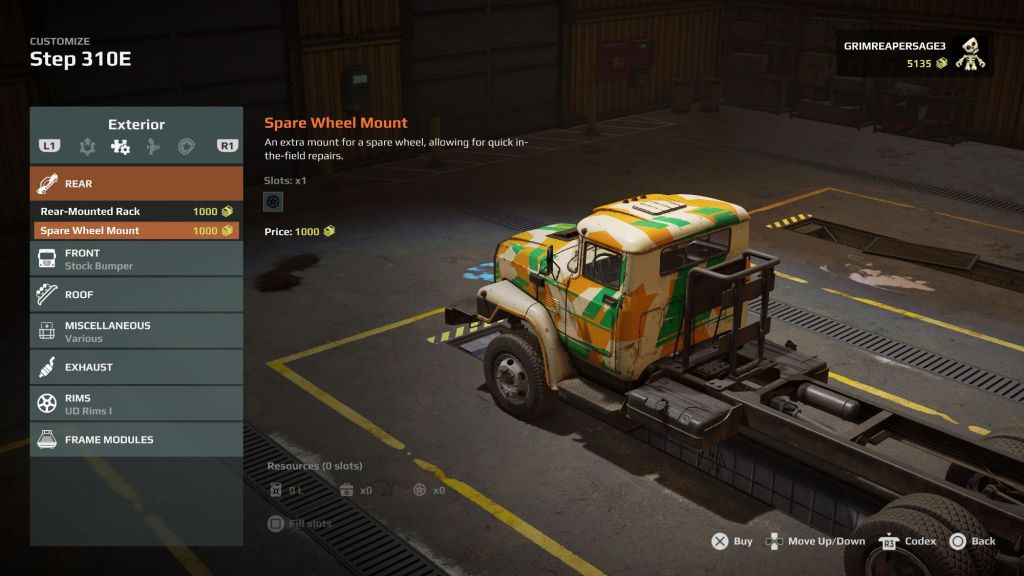The image size is (1024, 576).
Task: Select the Rear-Mounted Rack option
Action: coord(136,211)
